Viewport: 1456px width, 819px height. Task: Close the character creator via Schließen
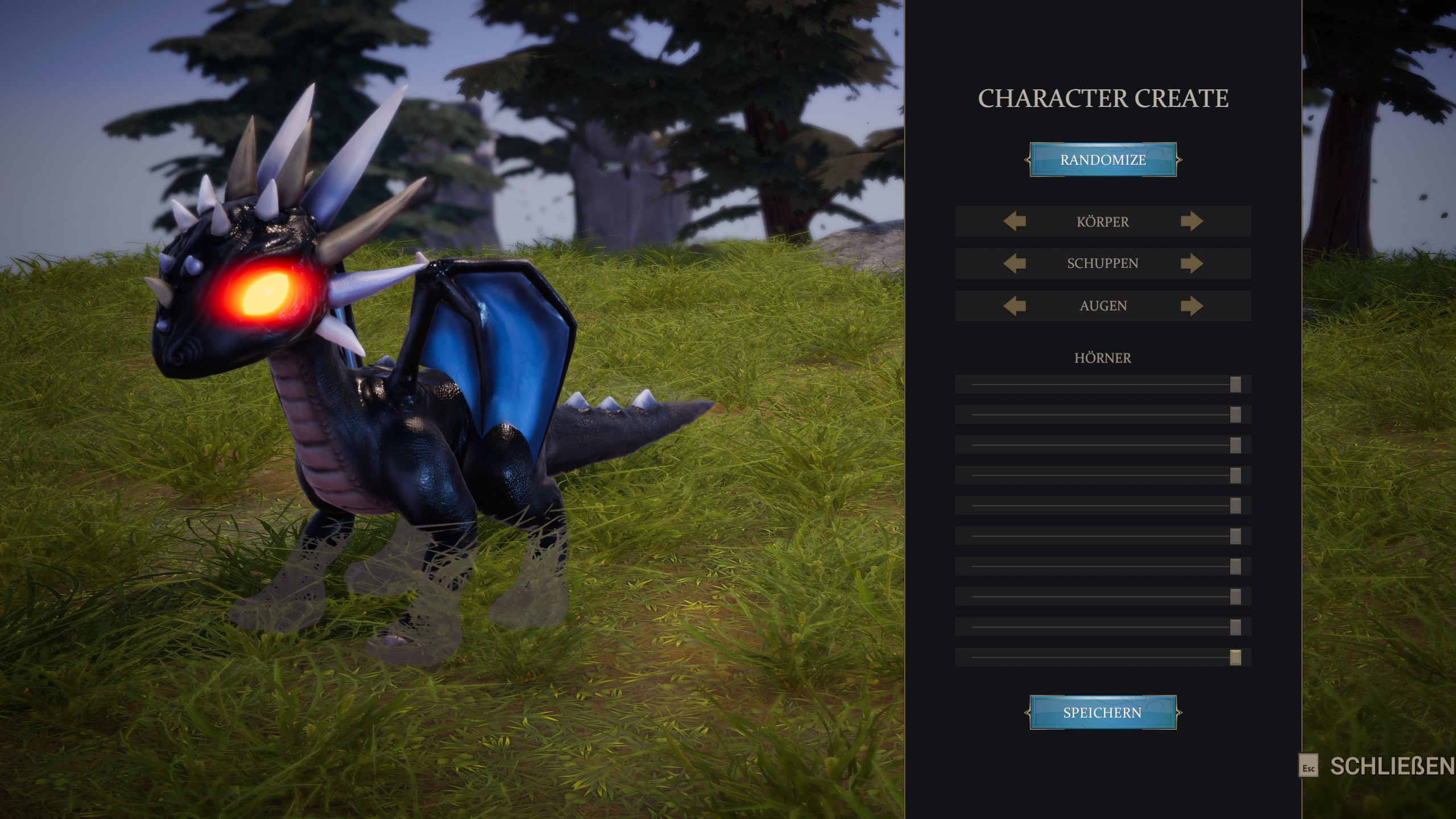click(1376, 767)
